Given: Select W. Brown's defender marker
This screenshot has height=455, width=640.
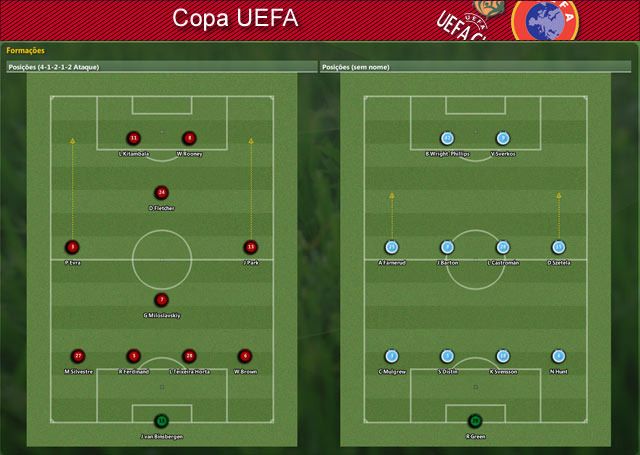Looking at the screenshot, I should (244, 355).
